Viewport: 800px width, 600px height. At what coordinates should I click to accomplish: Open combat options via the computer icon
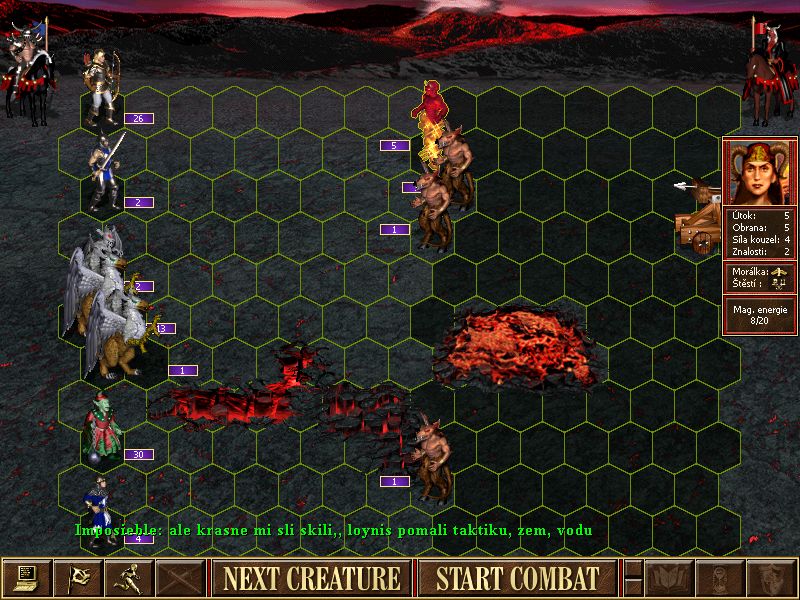[x=26, y=578]
